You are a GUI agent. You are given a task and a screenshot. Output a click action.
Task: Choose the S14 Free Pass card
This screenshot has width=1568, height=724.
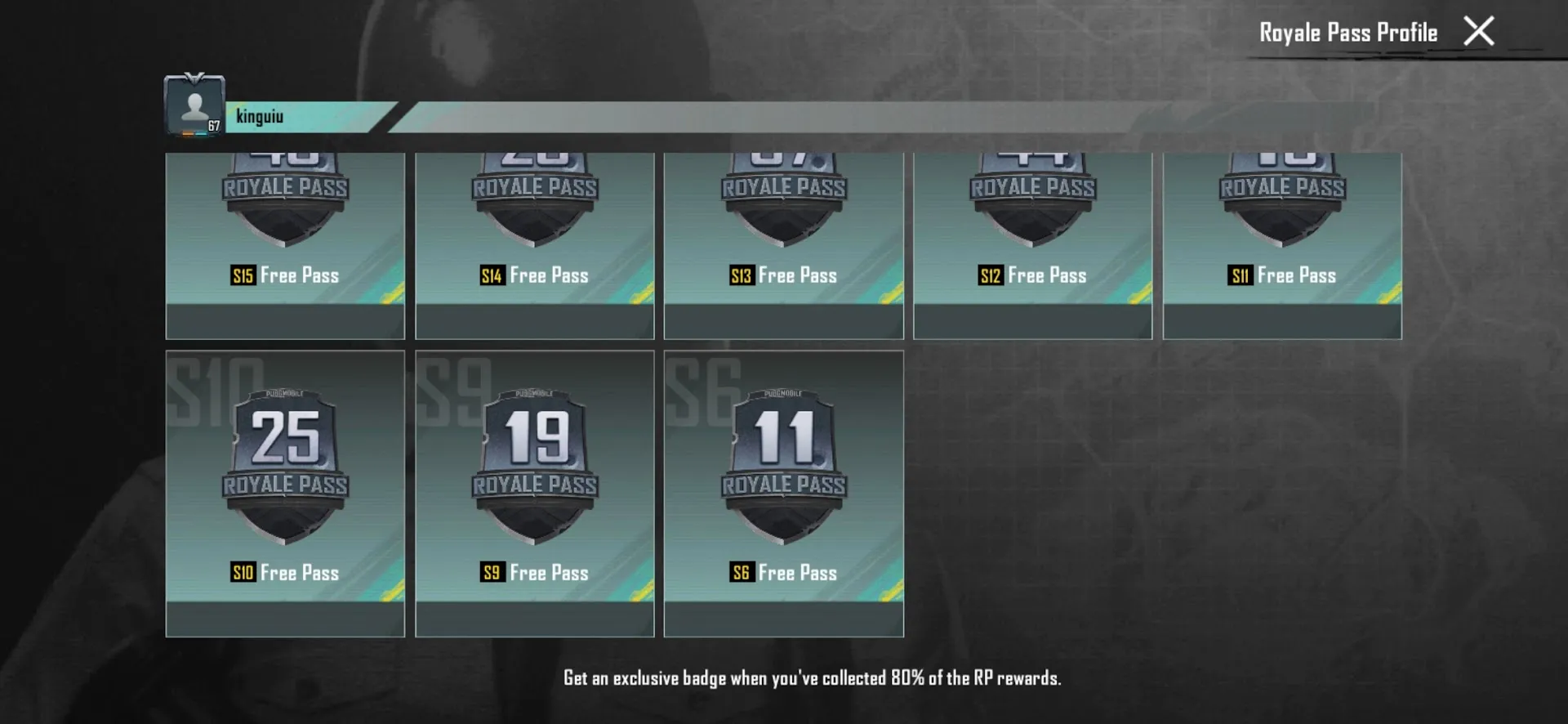coord(534,245)
